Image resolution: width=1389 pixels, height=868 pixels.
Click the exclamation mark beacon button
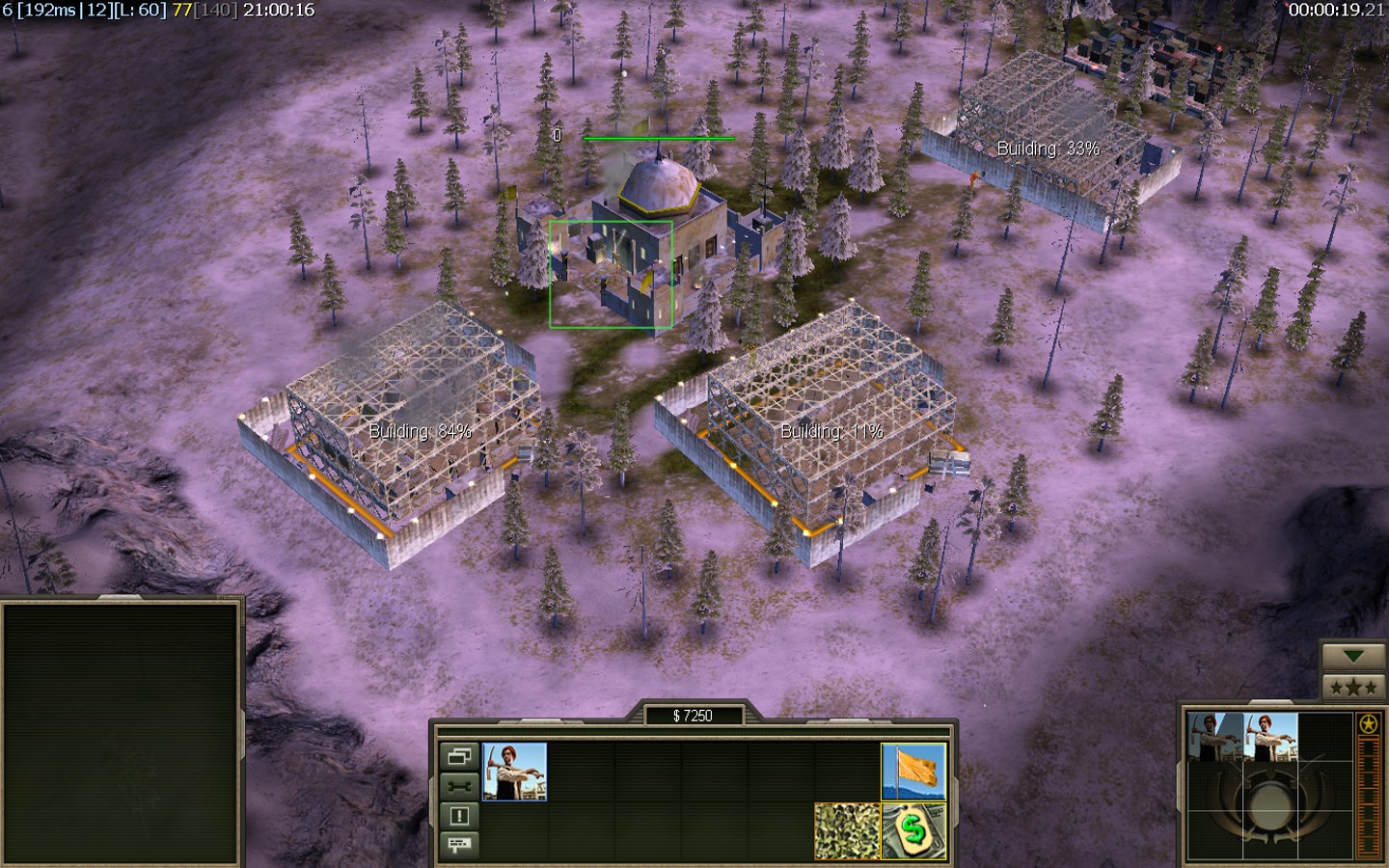point(459,816)
